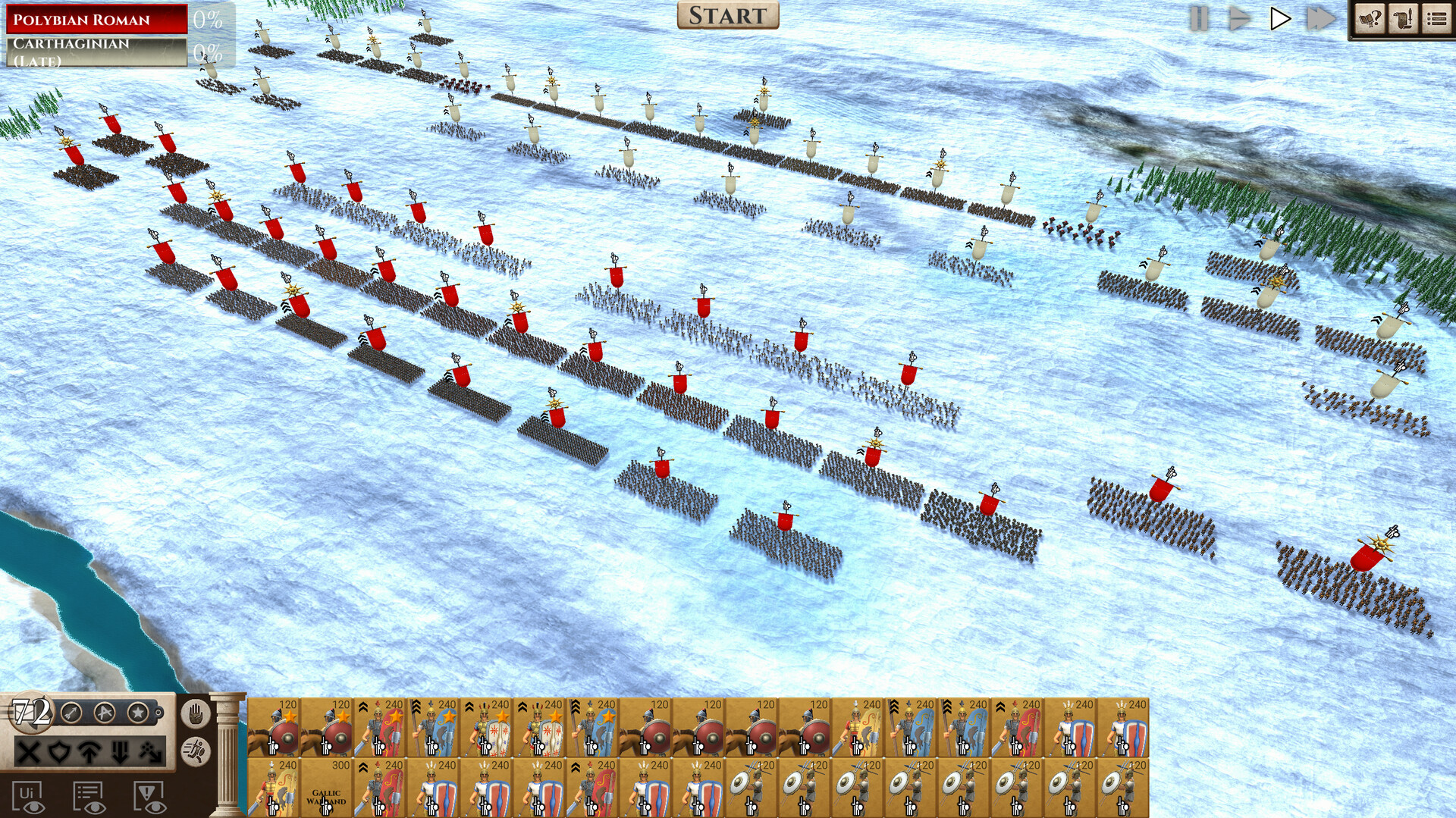The height and width of the screenshot is (818, 1456).
Task: Open the objectives list icon top right
Action: click(x=1437, y=18)
